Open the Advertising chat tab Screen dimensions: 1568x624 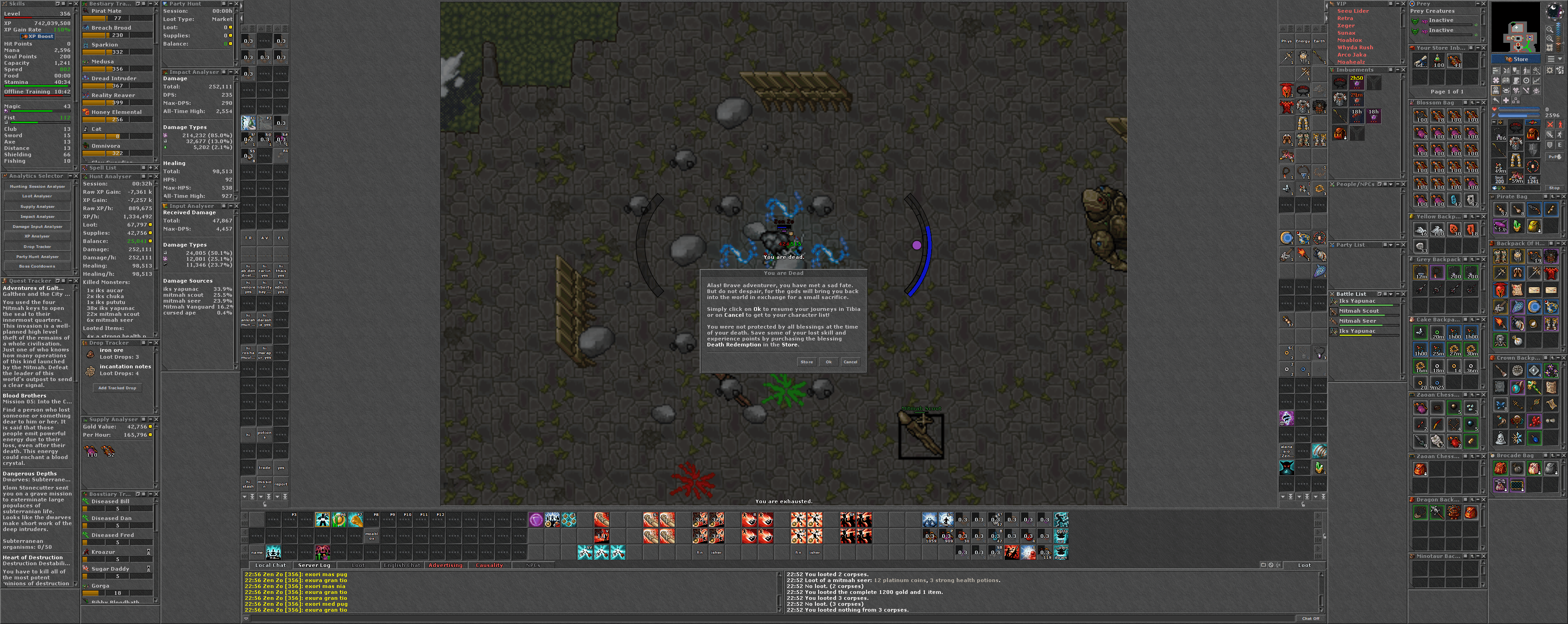pos(446,566)
